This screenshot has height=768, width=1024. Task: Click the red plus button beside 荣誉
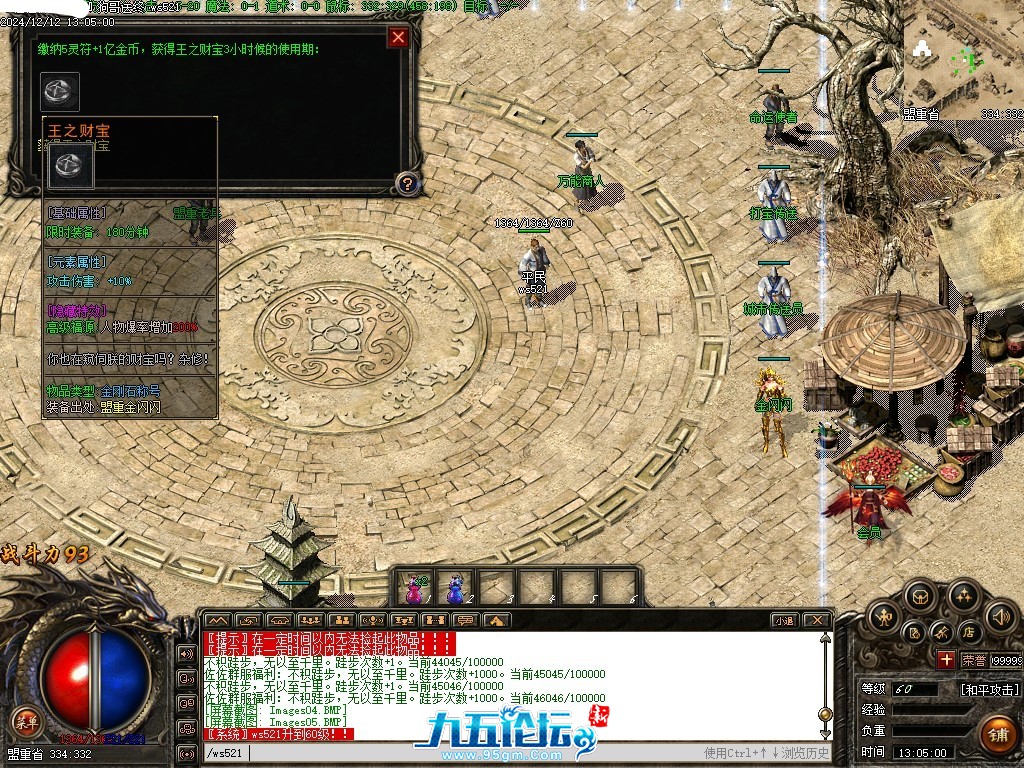[945, 660]
